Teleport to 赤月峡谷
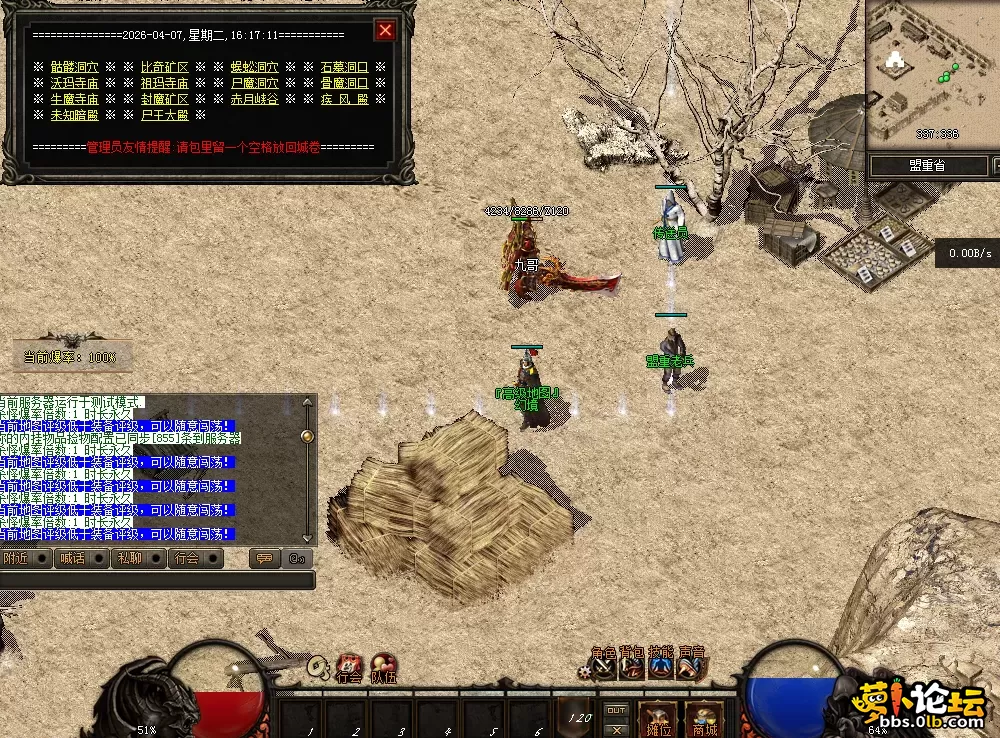The image size is (1000, 738). click(255, 99)
